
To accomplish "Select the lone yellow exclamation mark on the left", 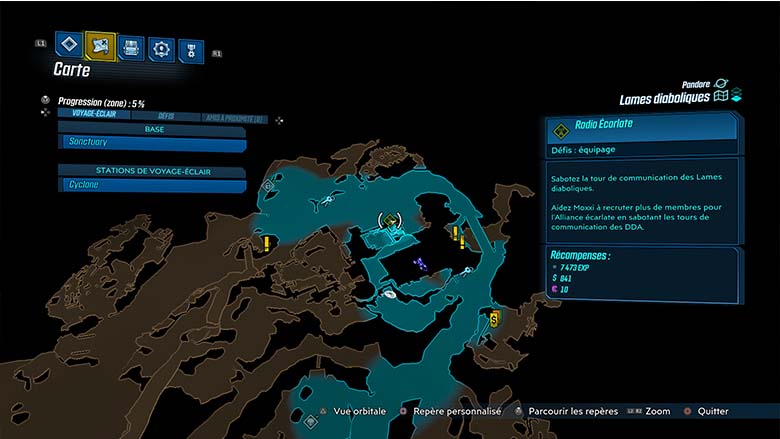I will pyautogui.click(x=267, y=242).
